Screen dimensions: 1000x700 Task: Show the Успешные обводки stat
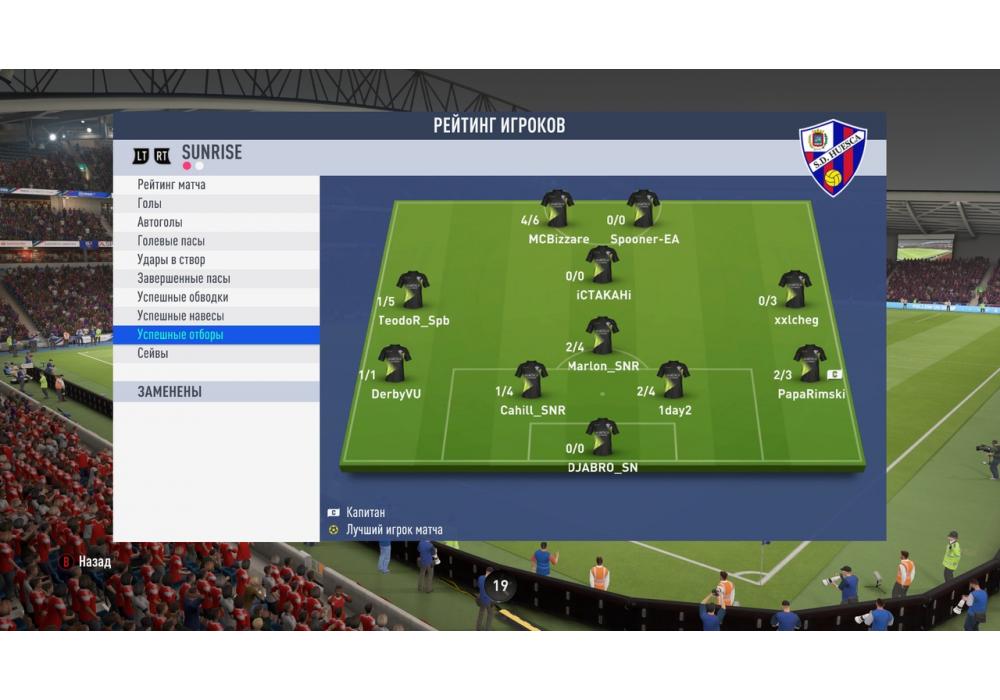215,297
